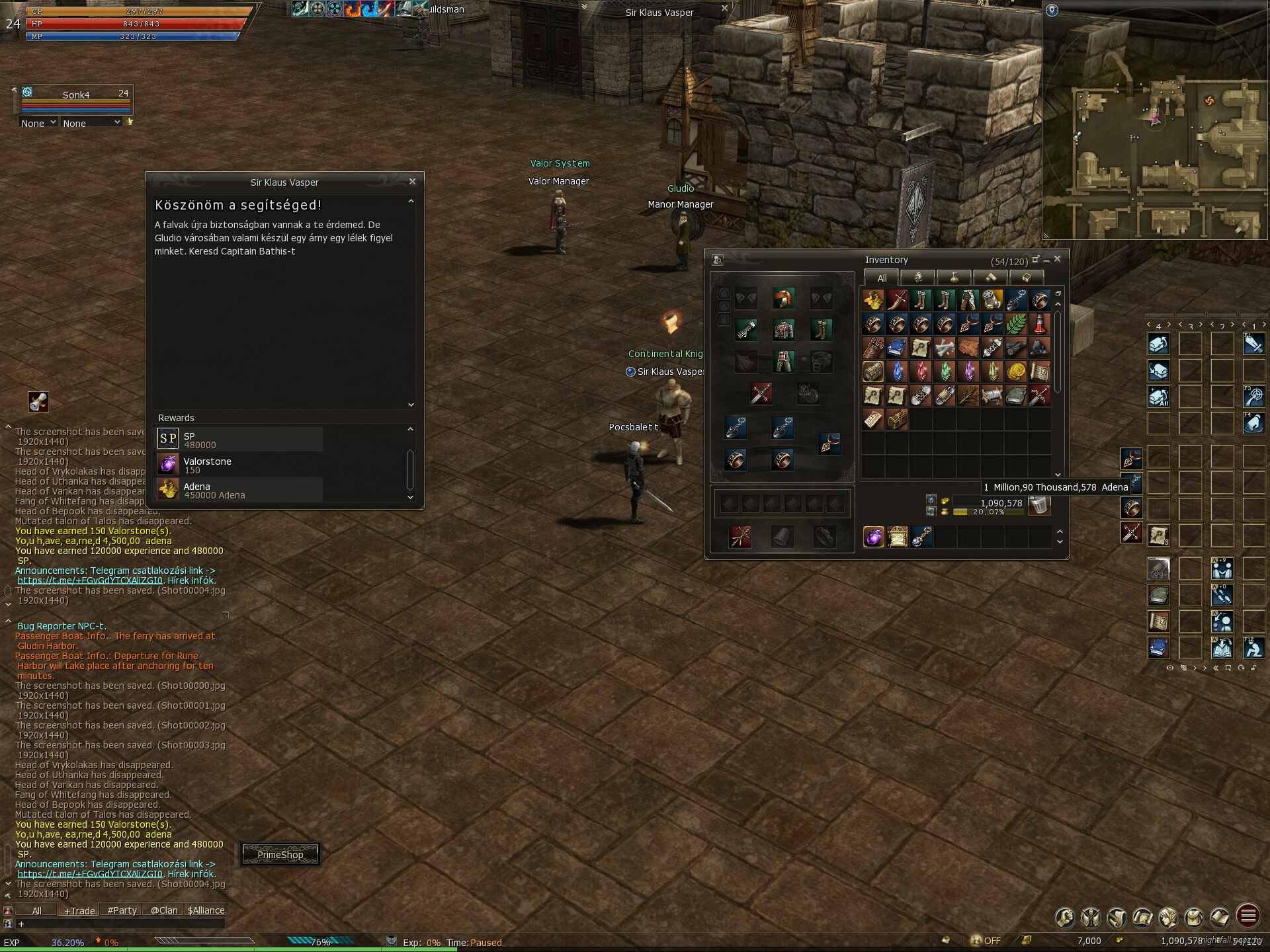Screen dimensions: 1270x952
Task: Select the red potion in inventory
Action: click(1040, 324)
